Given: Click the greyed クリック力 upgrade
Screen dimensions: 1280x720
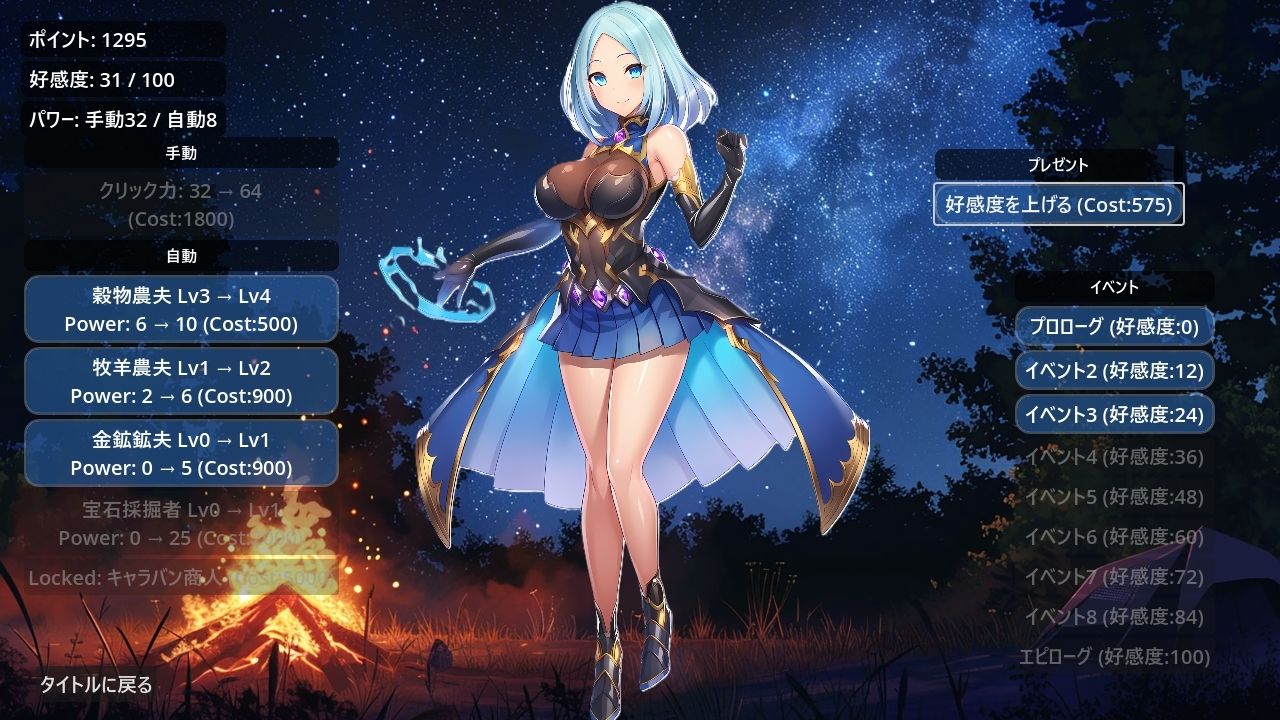Looking at the screenshot, I should pyautogui.click(x=181, y=204).
